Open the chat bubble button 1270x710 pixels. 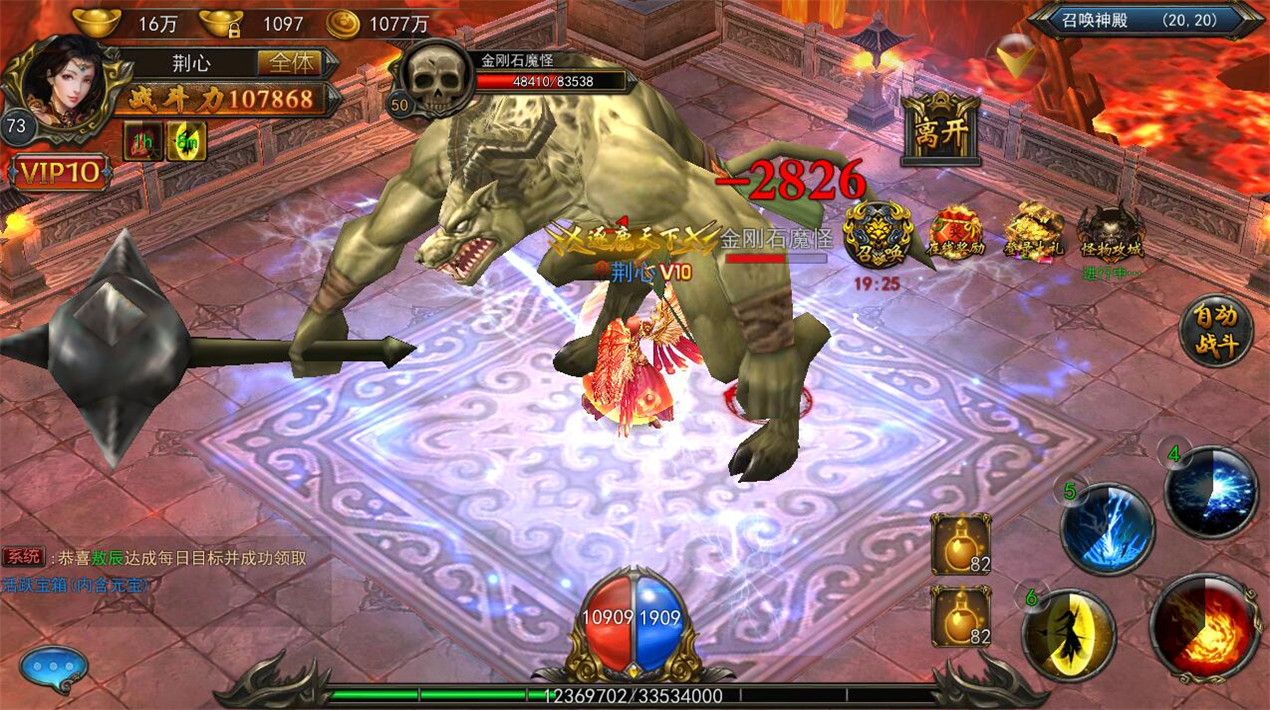53,668
